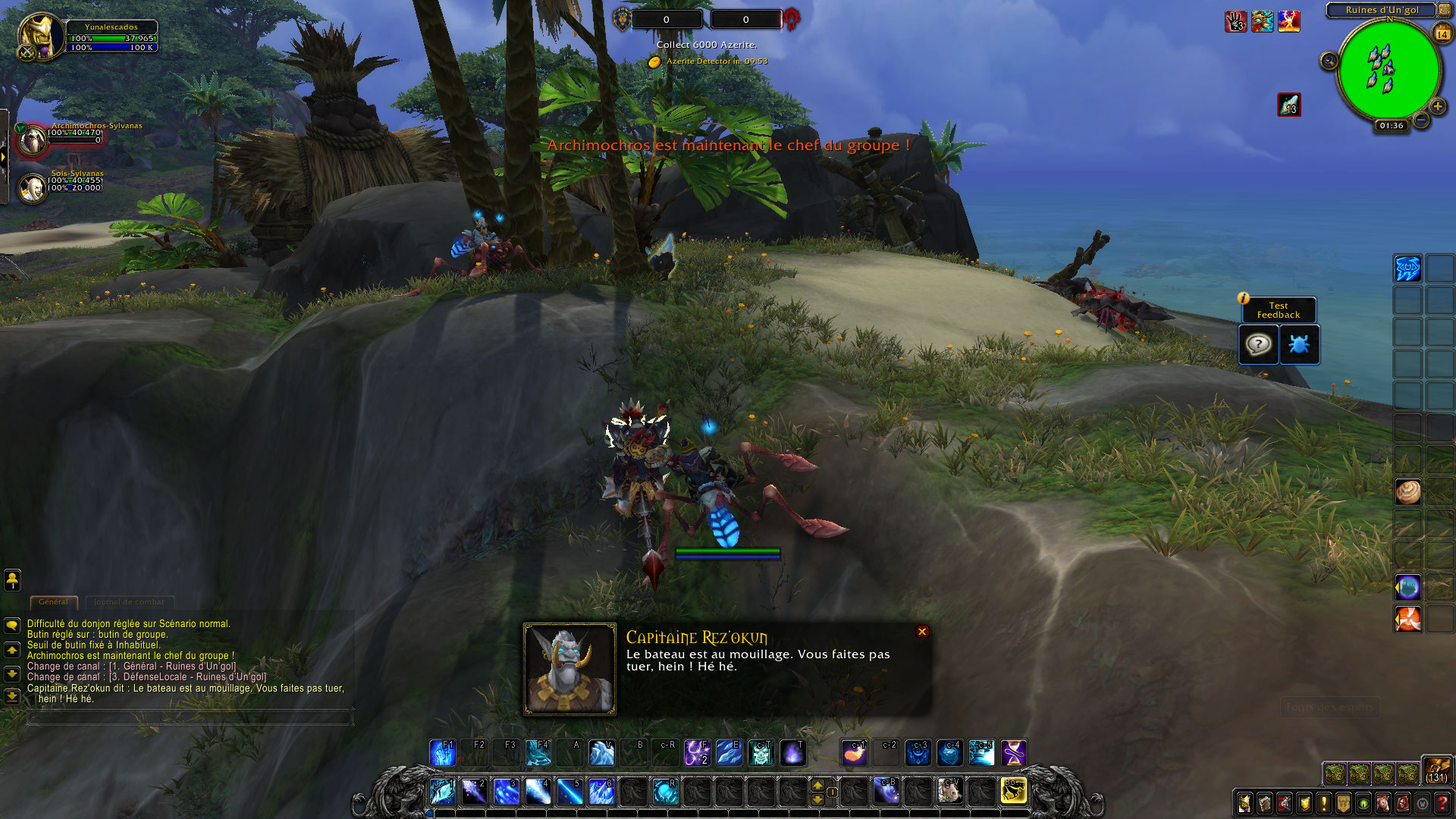The width and height of the screenshot is (1456, 819).
Task: Open the quest log exclamation mark button
Action: tap(1324, 803)
